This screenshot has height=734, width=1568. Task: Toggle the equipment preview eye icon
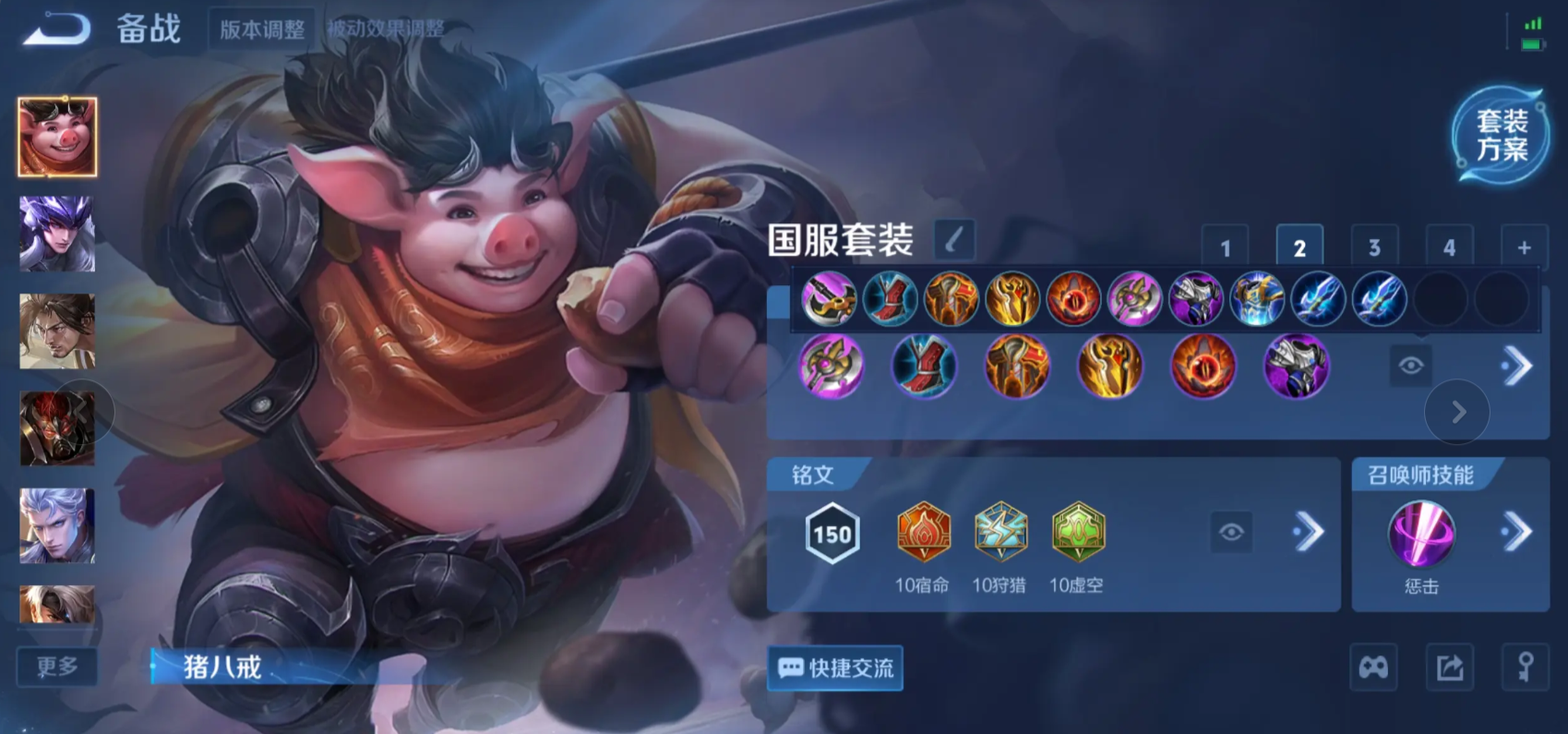[x=1410, y=367]
